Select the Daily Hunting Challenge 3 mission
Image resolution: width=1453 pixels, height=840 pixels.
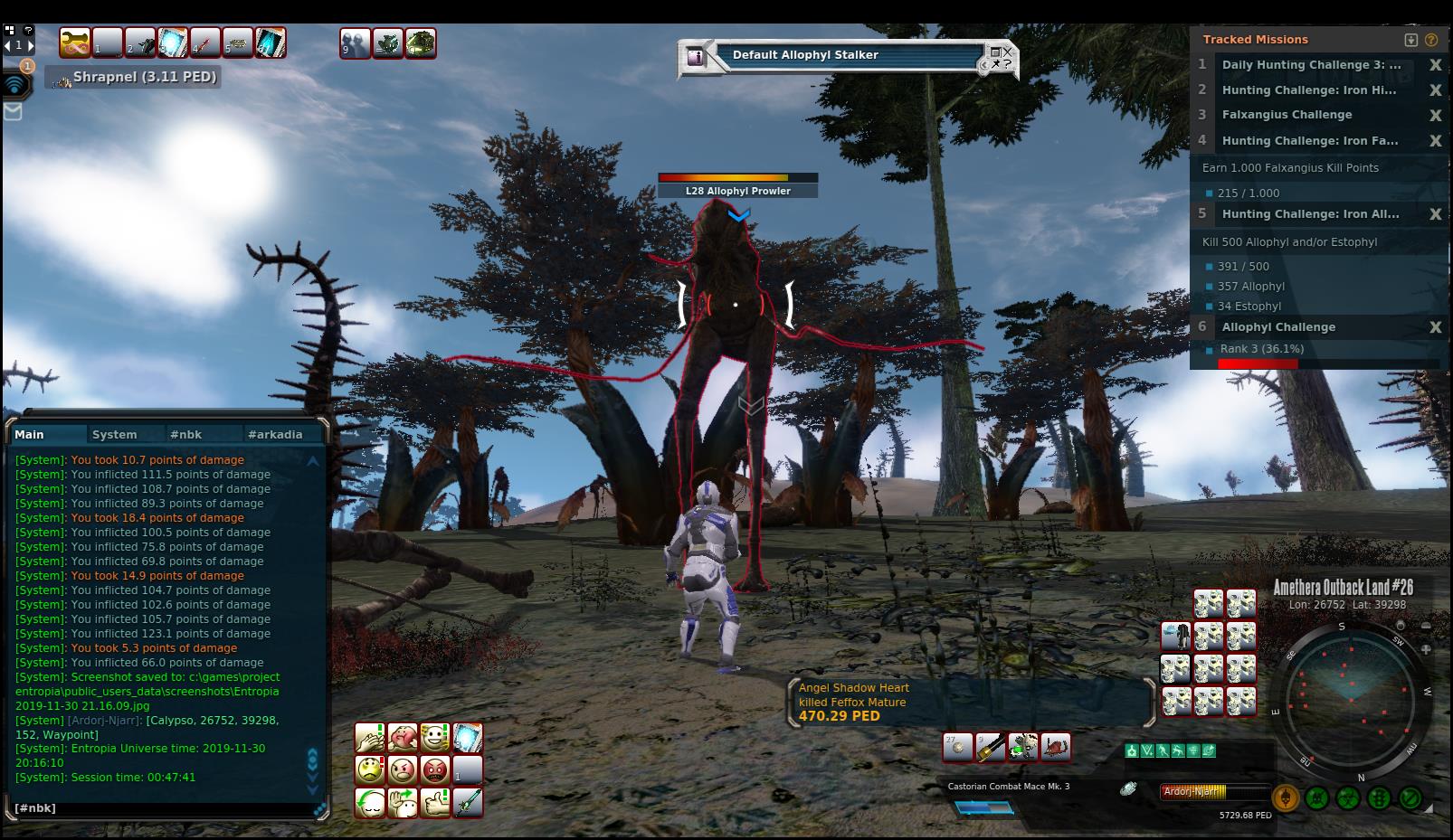pyautogui.click(x=1311, y=65)
